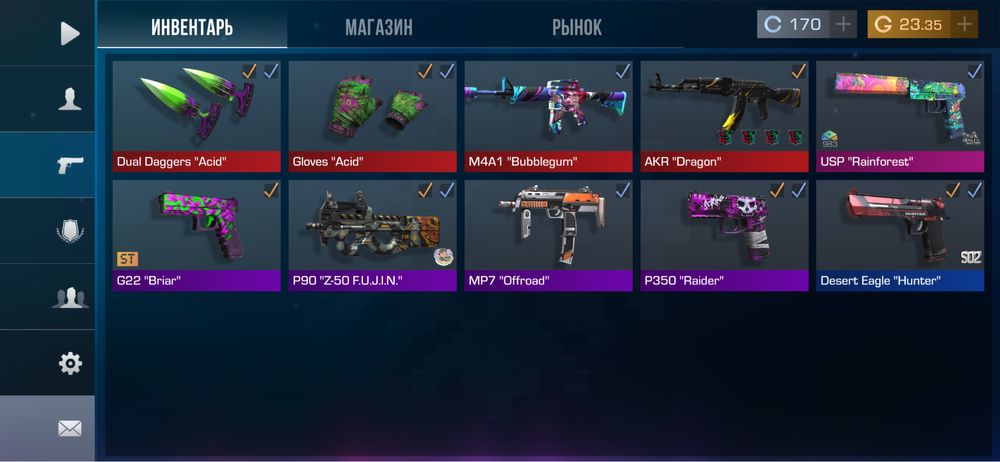The height and width of the screenshot is (462, 1000).
Task: Choose the USP "Rainforest" skin
Action: point(900,116)
